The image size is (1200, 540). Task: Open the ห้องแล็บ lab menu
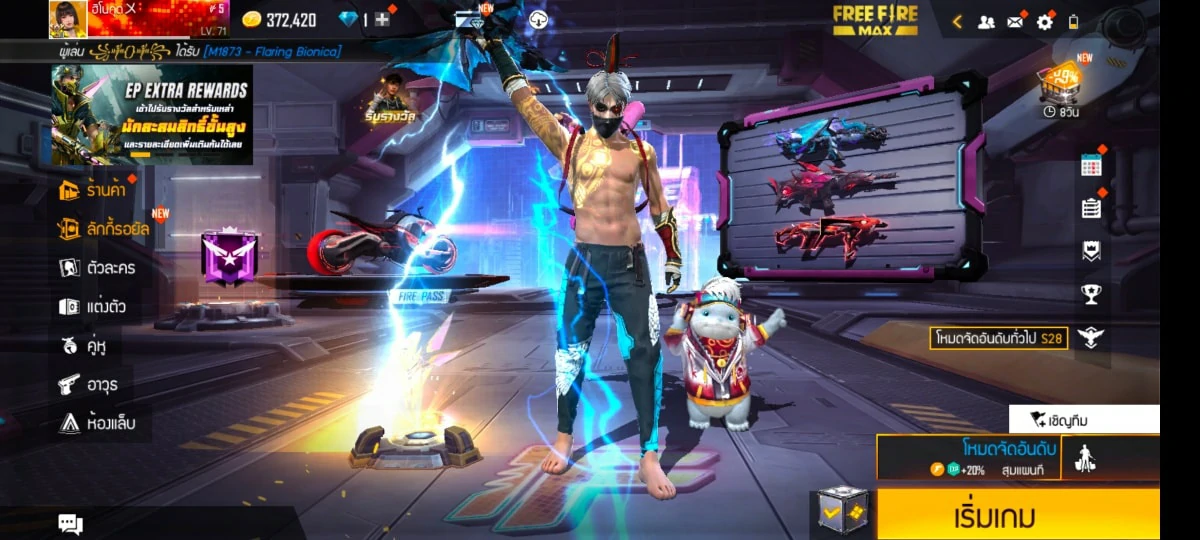pyautogui.click(x=96, y=423)
